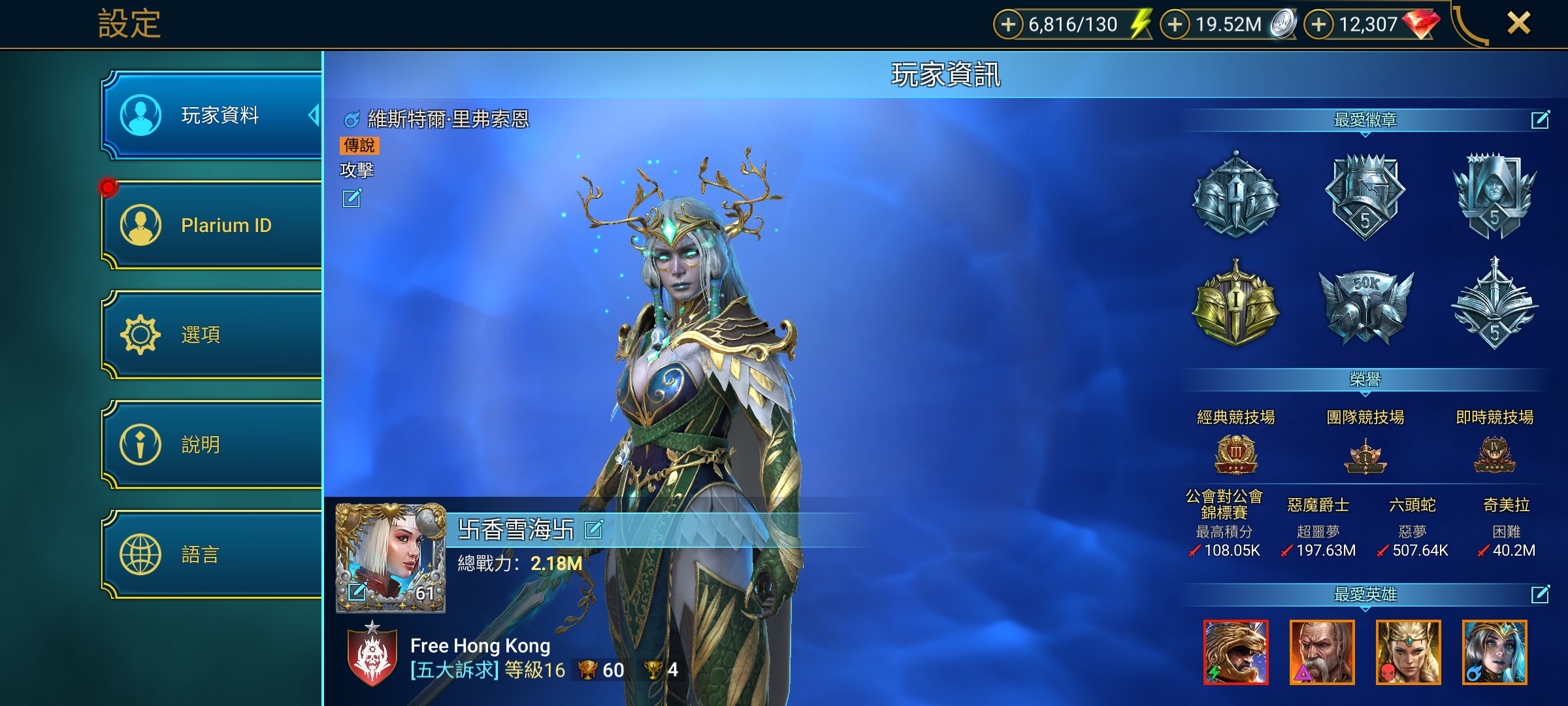Edit the player name 卐香雪海卐
The image size is (1568, 706).
point(593,529)
